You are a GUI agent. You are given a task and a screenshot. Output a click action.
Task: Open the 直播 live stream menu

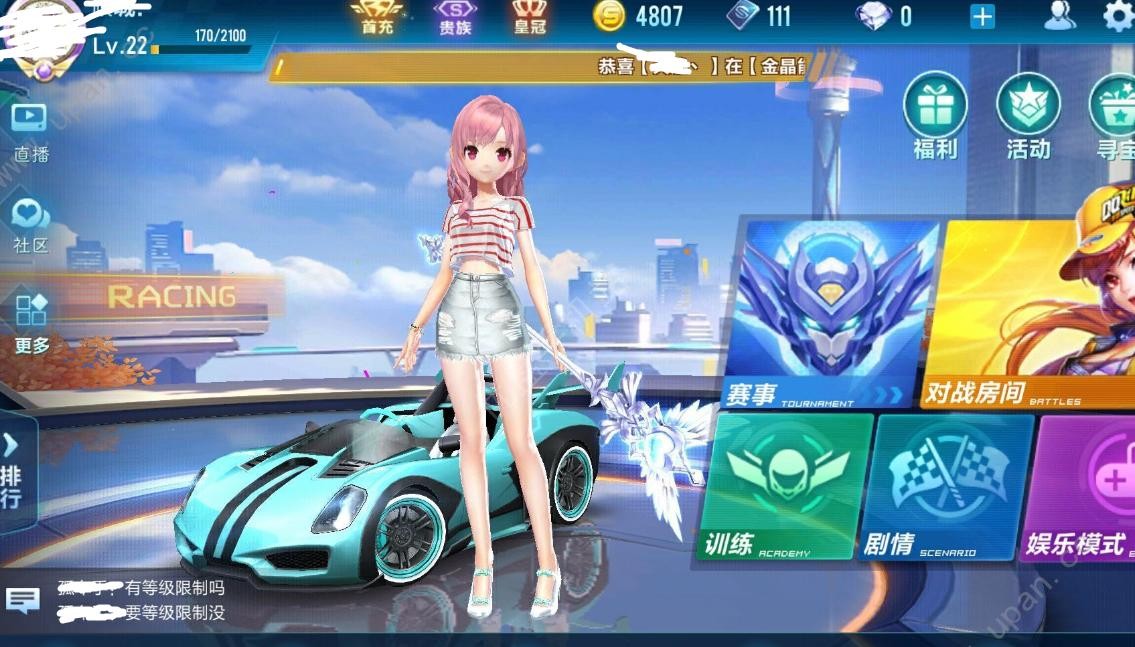(30, 130)
